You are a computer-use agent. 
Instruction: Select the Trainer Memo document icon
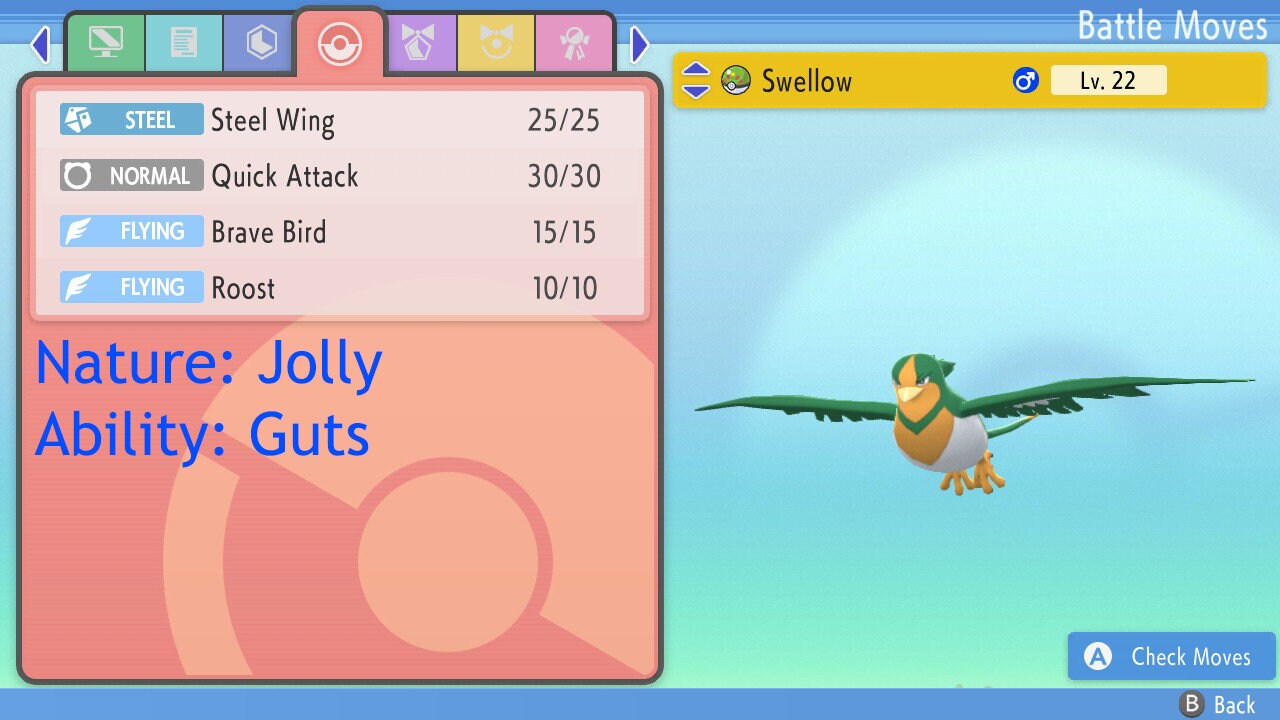coord(184,42)
